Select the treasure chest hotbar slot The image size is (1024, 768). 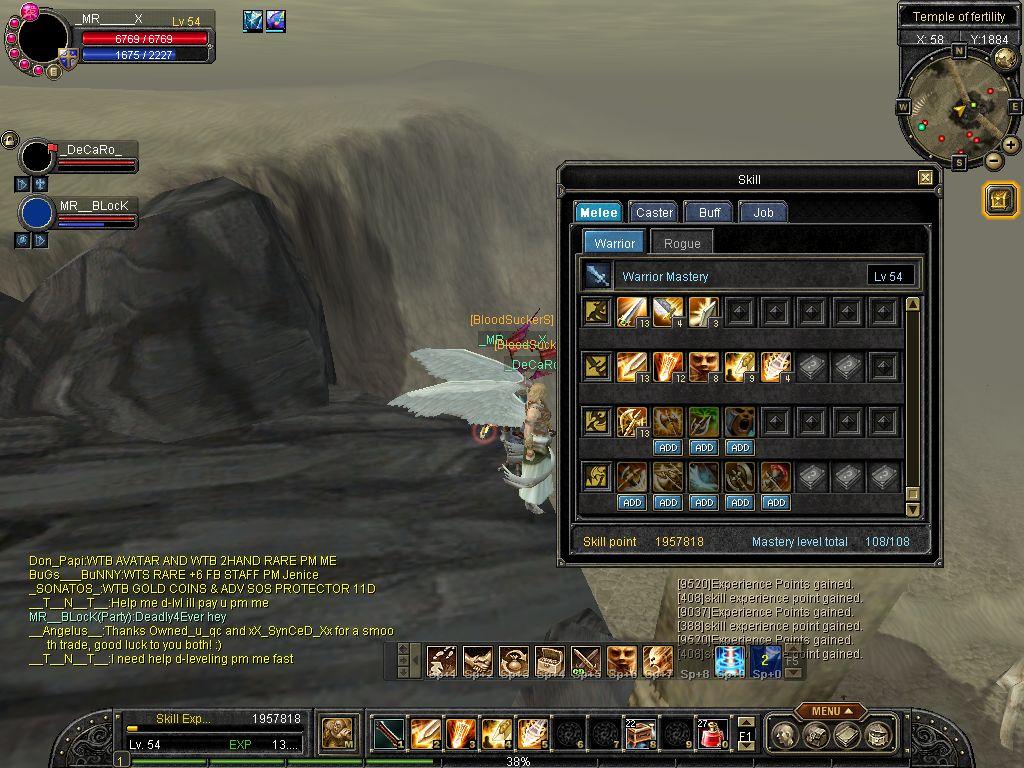point(639,735)
